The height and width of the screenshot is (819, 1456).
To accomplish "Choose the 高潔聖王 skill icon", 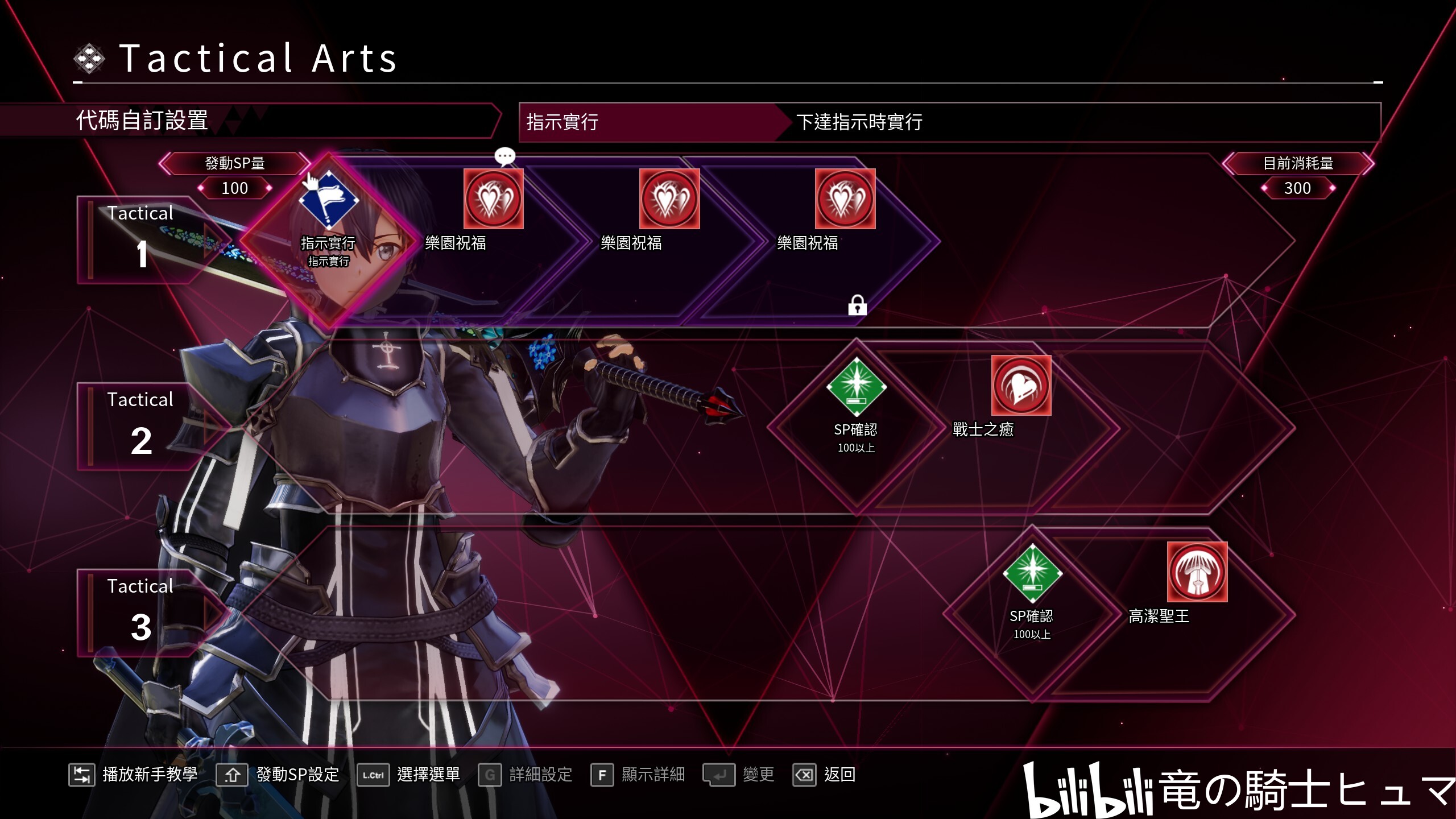I will pyautogui.click(x=1197, y=572).
